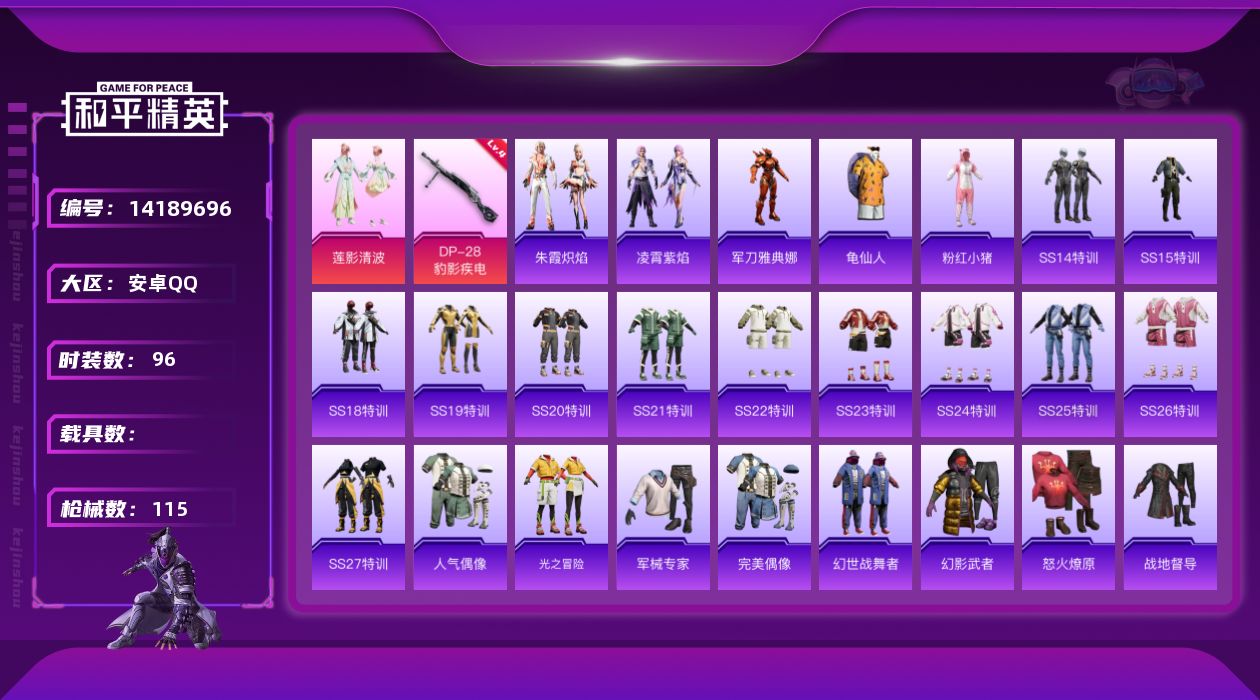Viewport: 1260px width, 700px height.
Task: Click the 龟仙人 outfit tile
Action: (x=865, y=210)
